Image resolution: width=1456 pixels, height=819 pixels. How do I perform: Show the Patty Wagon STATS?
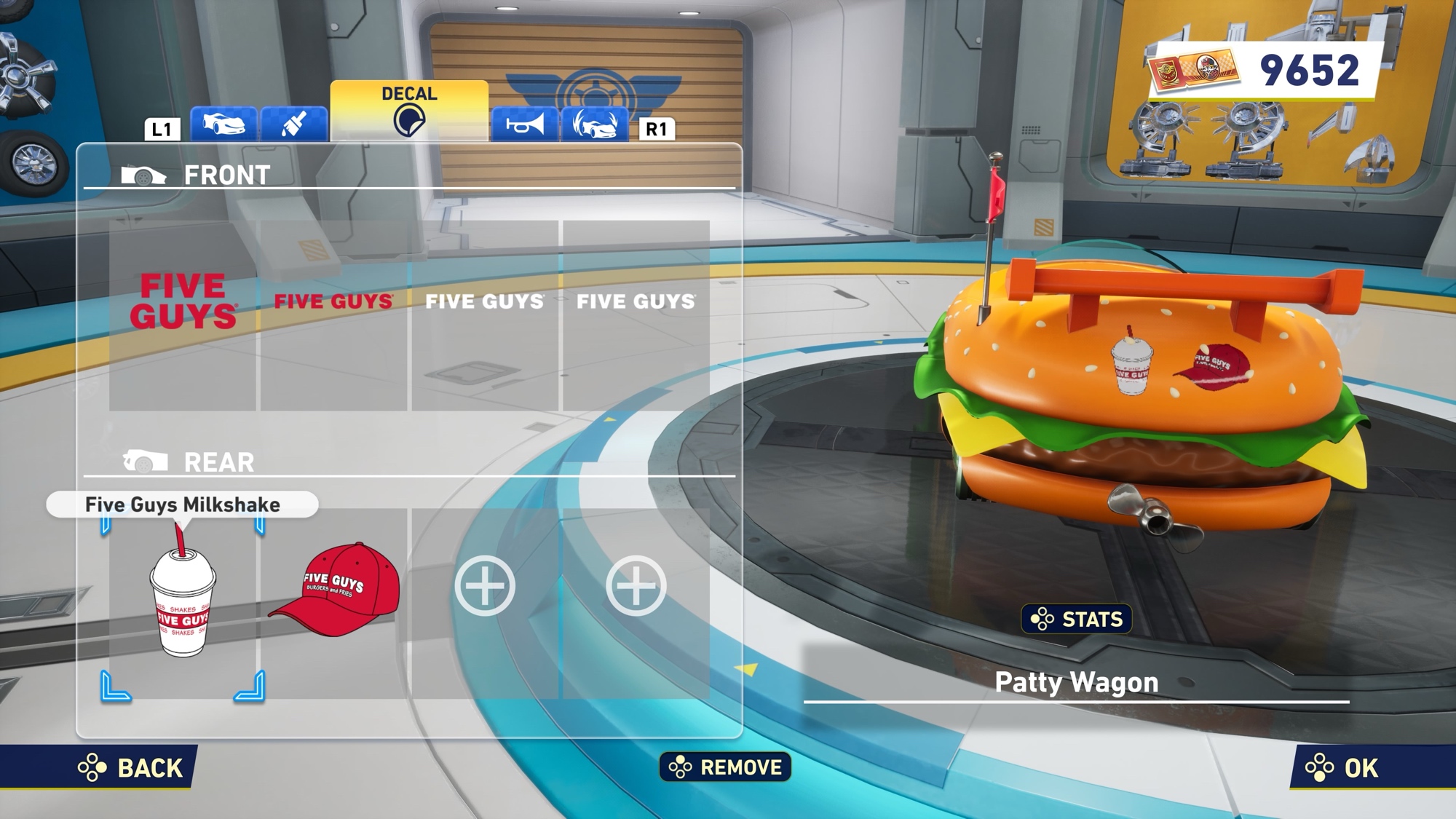pos(1076,619)
